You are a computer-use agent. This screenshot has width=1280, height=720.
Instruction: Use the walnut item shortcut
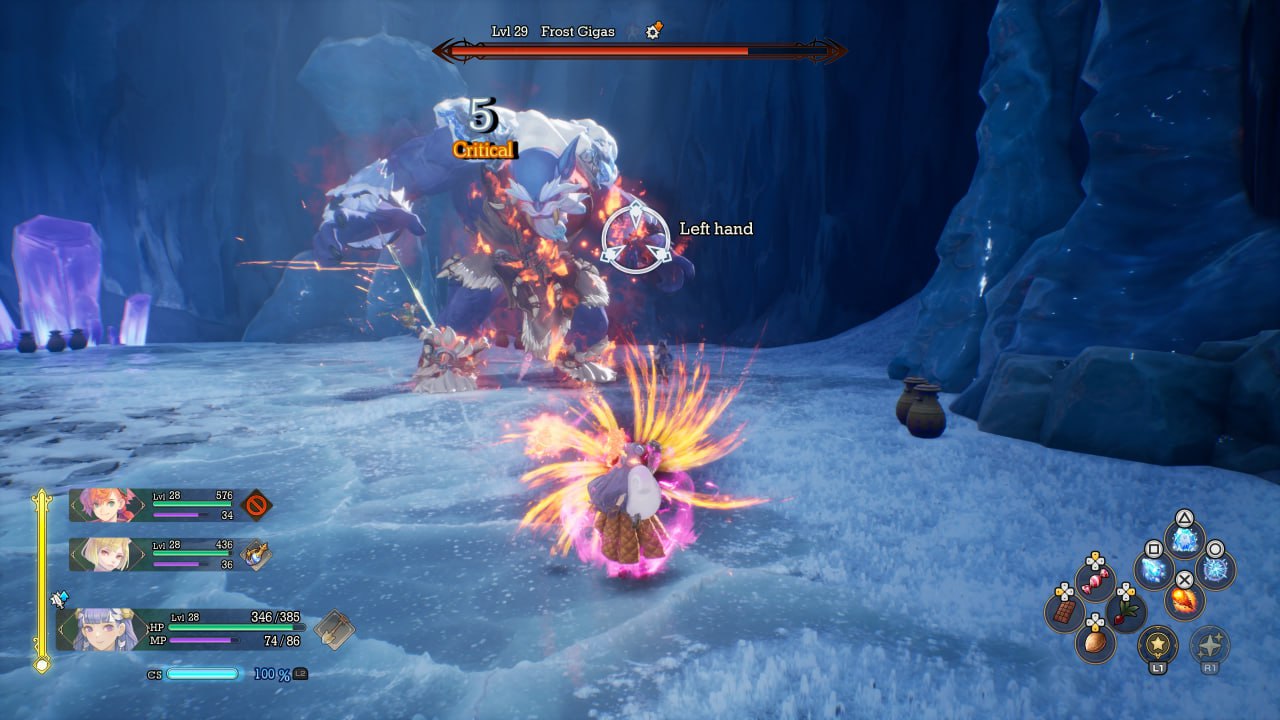pos(1095,642)
